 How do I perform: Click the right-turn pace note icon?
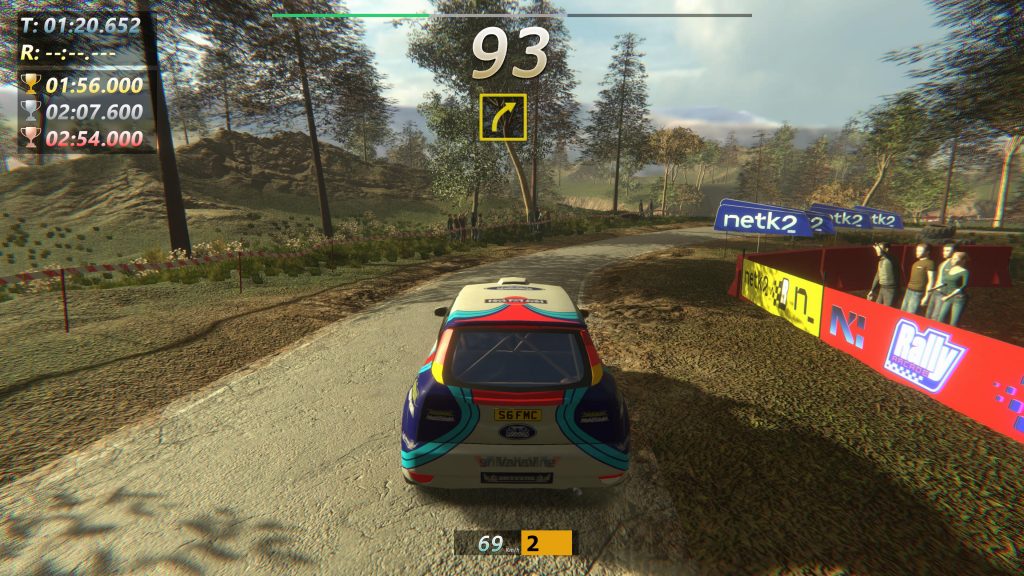pyautogui.click(x=502, y=117)
